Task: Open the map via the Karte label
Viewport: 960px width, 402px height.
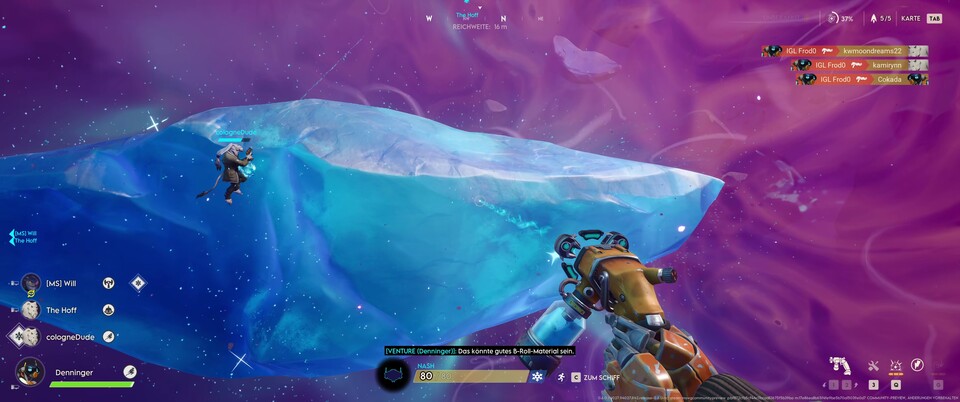Action: tap(910, 18)
